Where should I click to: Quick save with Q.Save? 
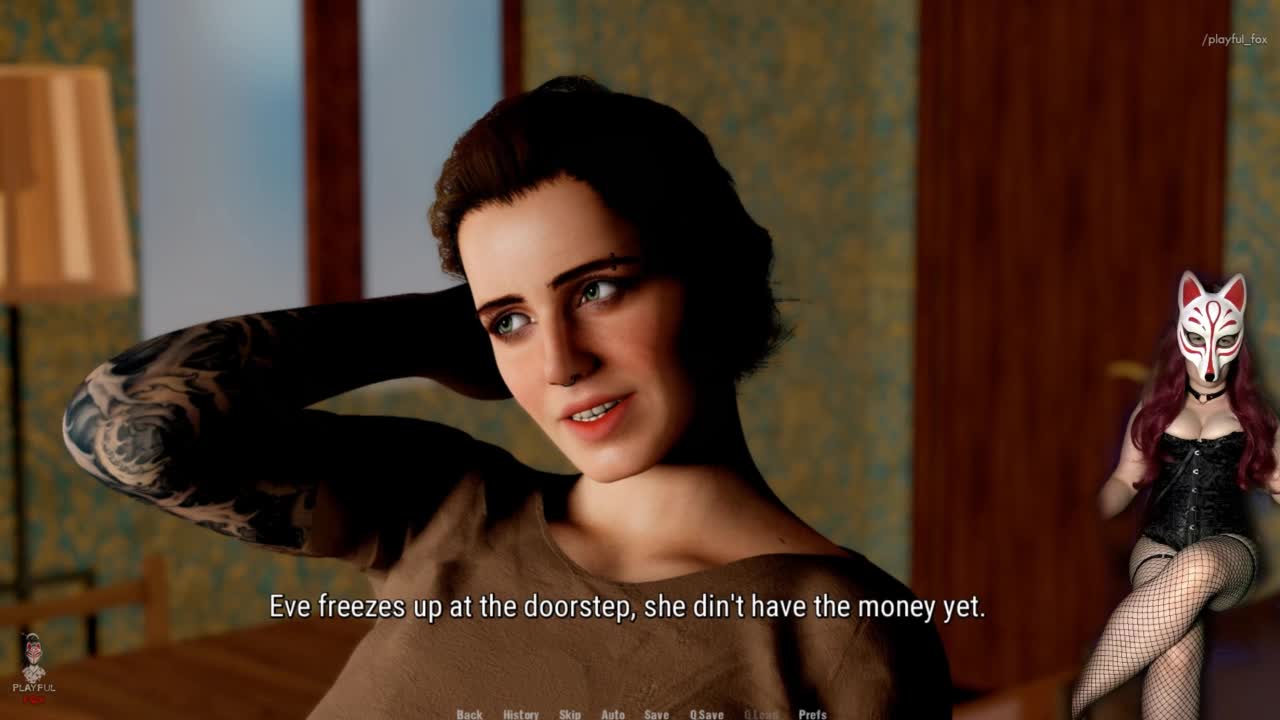[706, 714]
